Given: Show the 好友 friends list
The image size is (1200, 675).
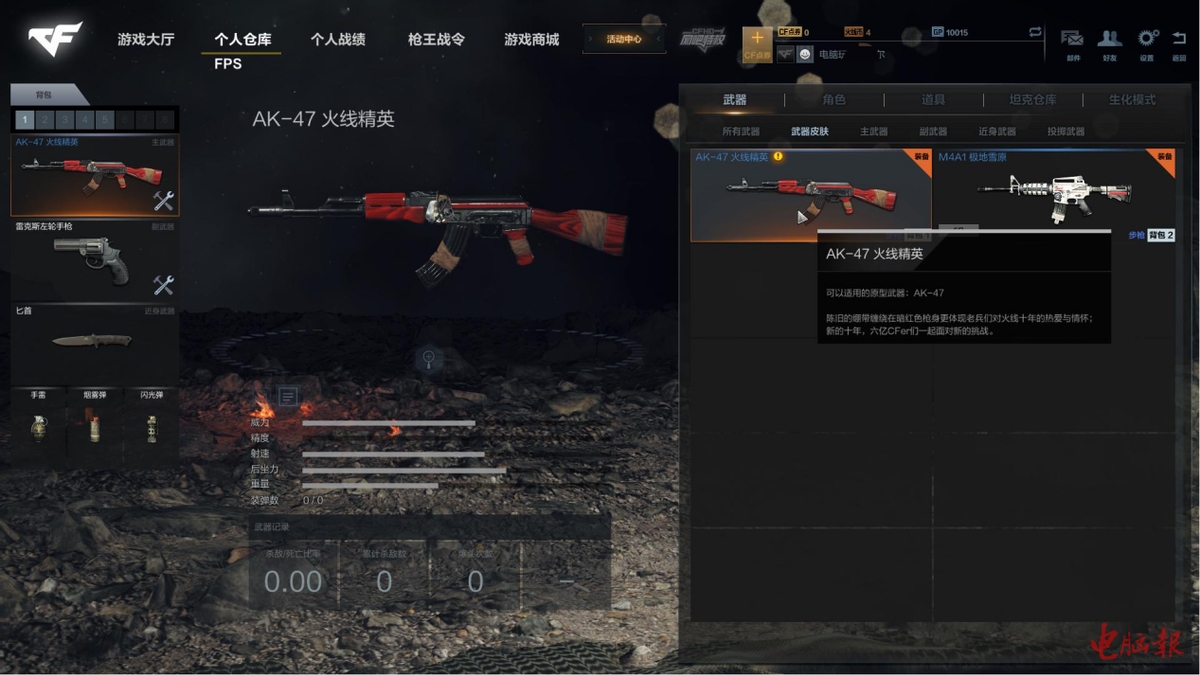Looking at the screenshot, I should click(1109, 42).
